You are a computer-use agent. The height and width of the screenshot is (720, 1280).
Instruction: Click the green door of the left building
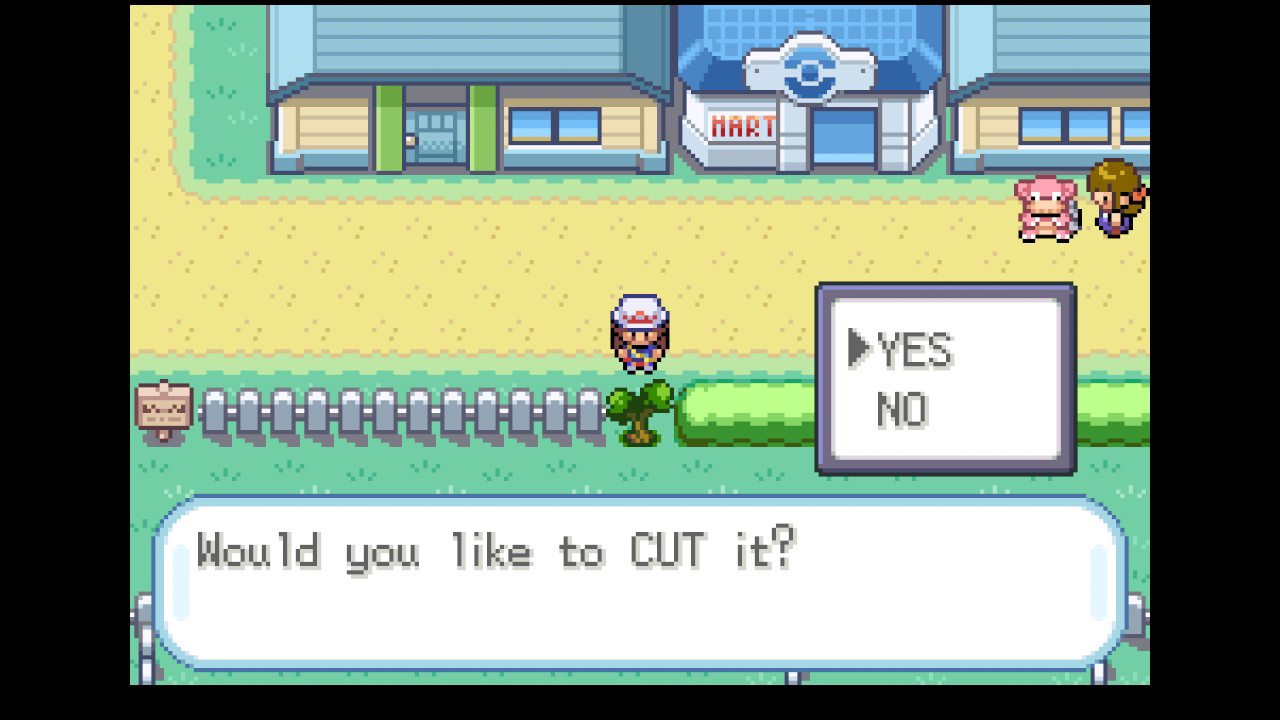tap(390, 125)
